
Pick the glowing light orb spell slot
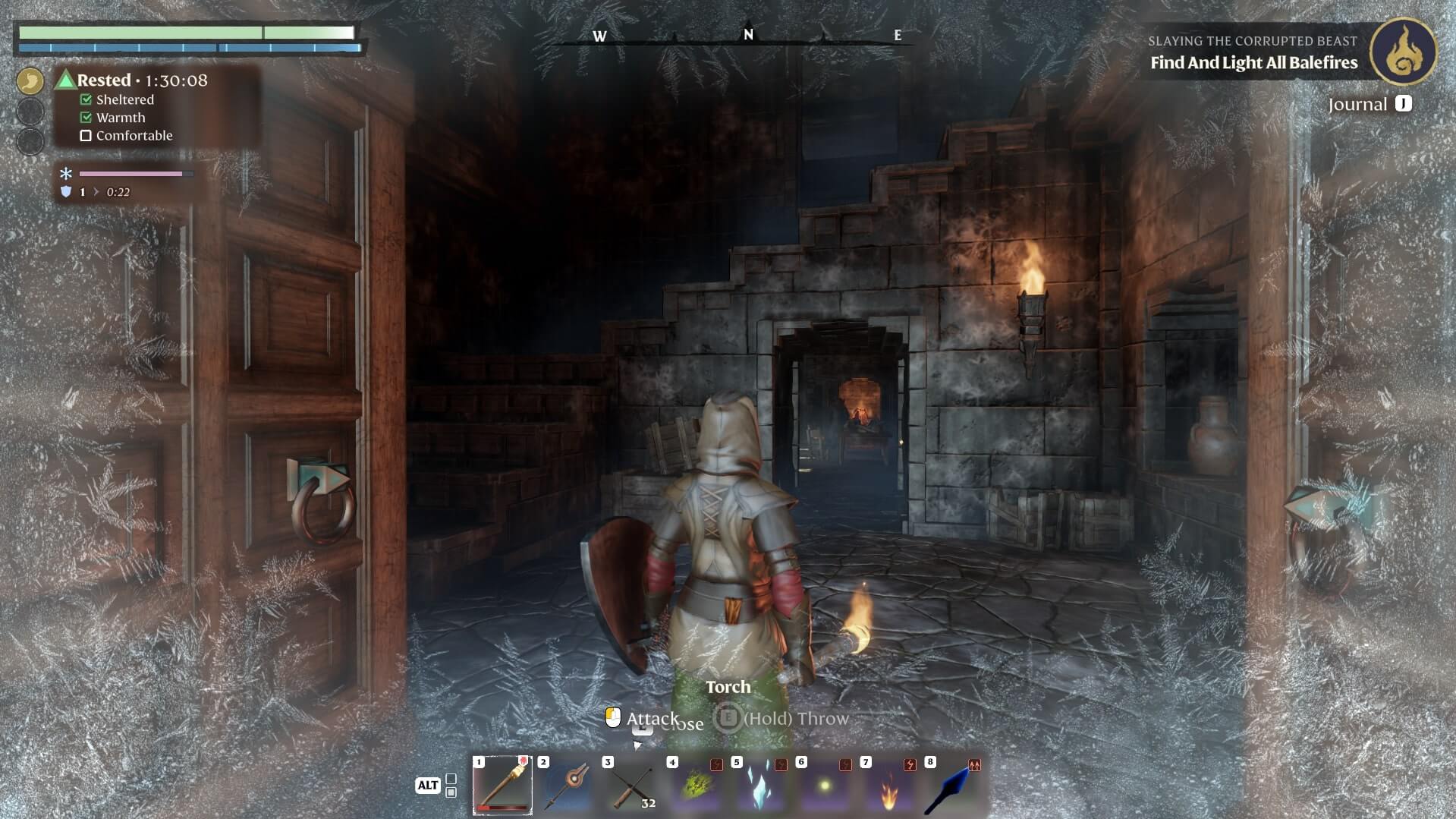(x=825, y=786)
